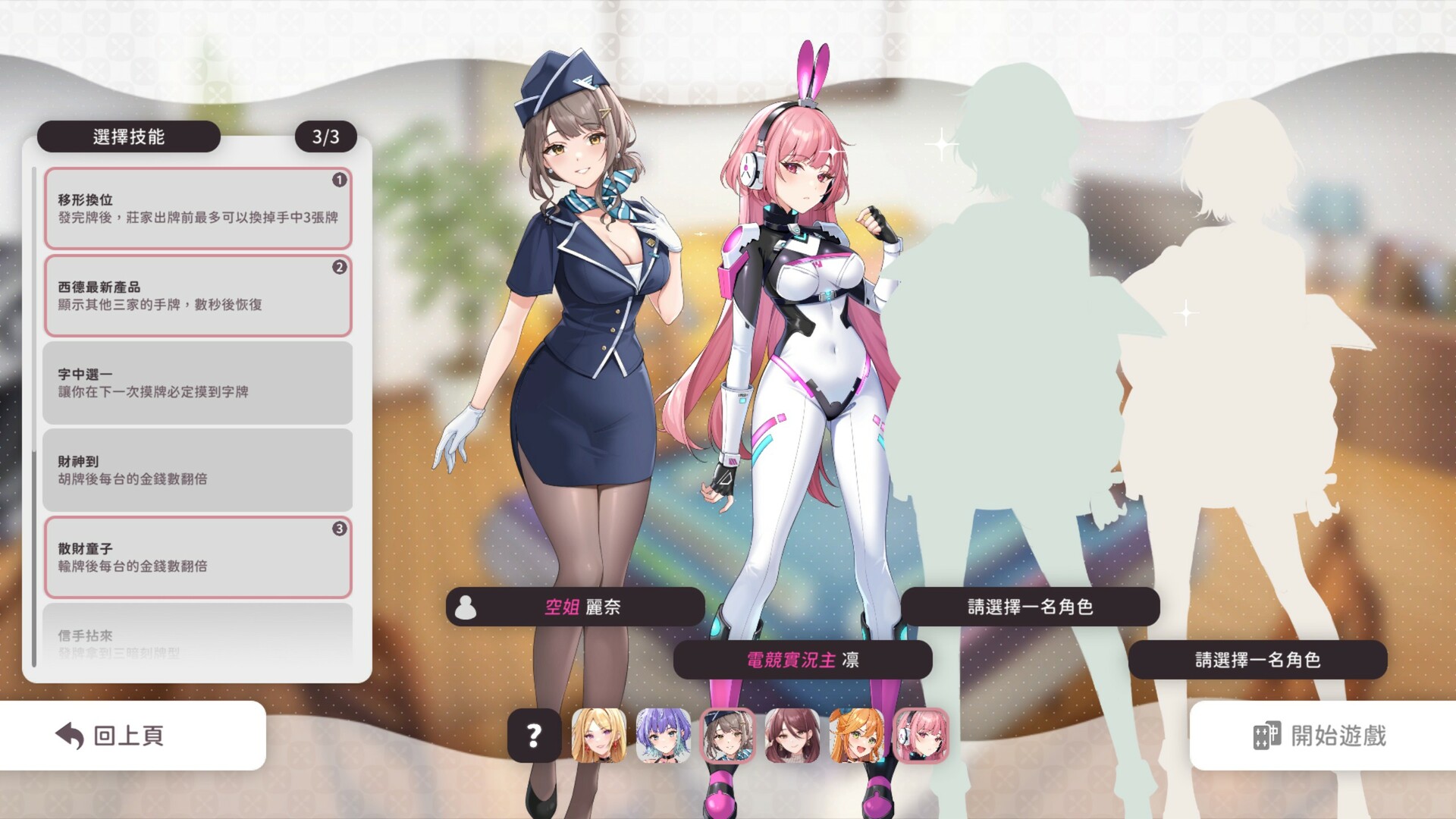
Task: Deselect the 散財童子 skill card
Action: tap(197, 556)
